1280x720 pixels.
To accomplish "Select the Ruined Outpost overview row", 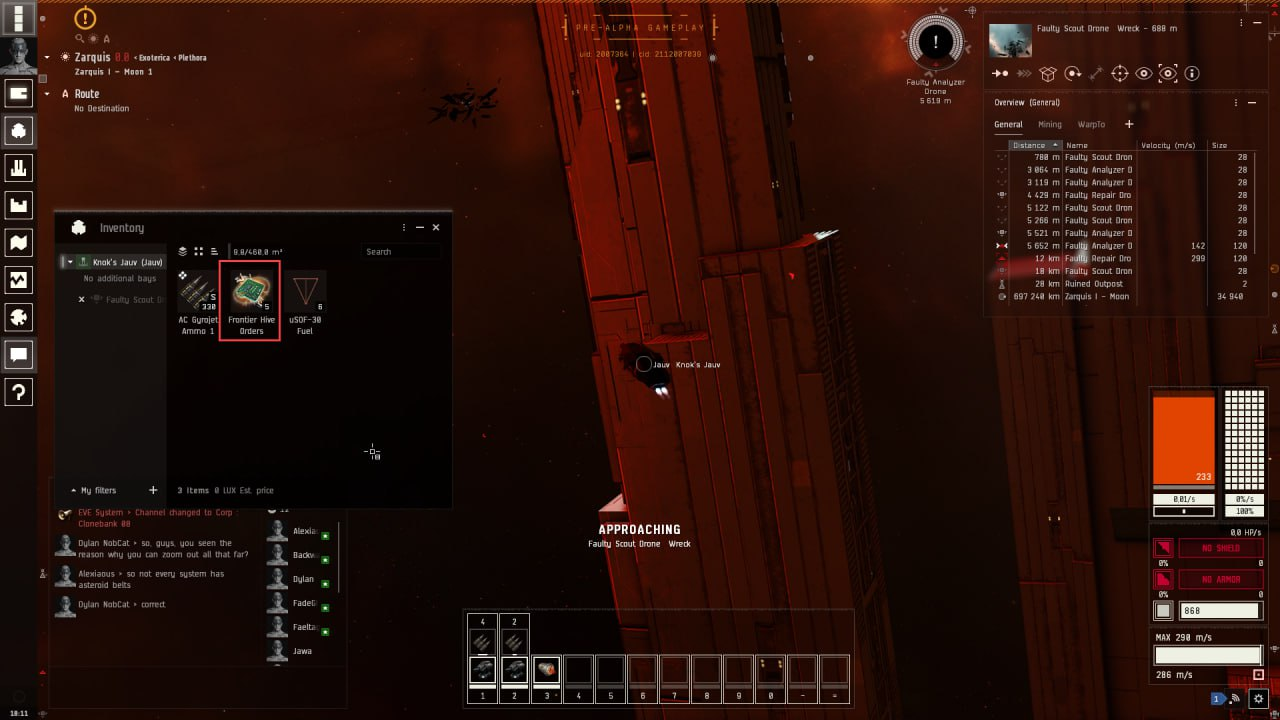I will pyautogui.click(x=1093, y=284).
